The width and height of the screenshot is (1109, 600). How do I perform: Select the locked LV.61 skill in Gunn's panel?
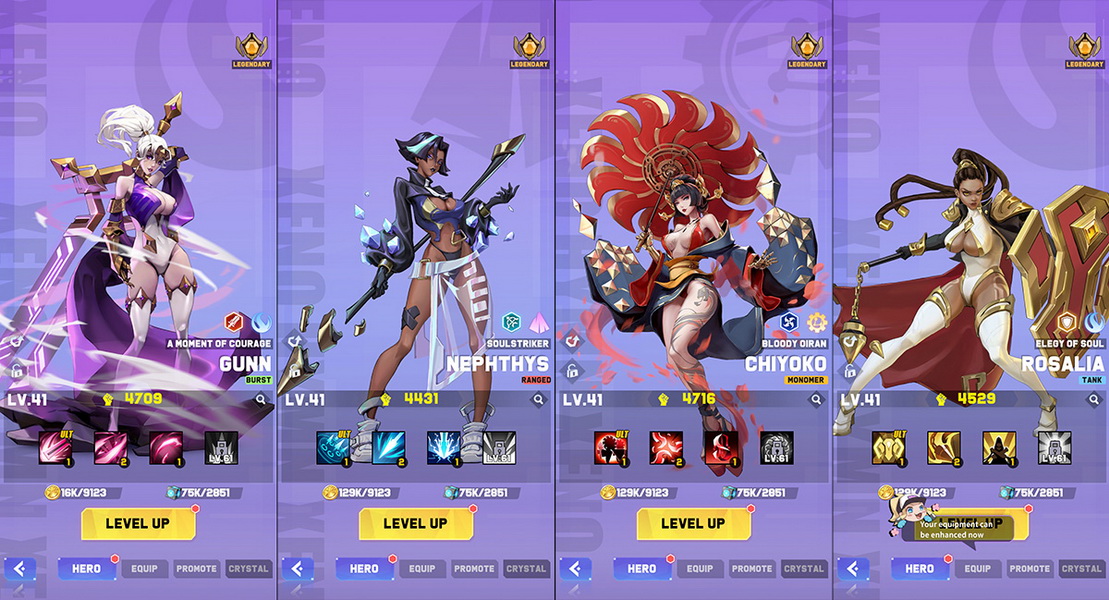(x=221, y=448)
